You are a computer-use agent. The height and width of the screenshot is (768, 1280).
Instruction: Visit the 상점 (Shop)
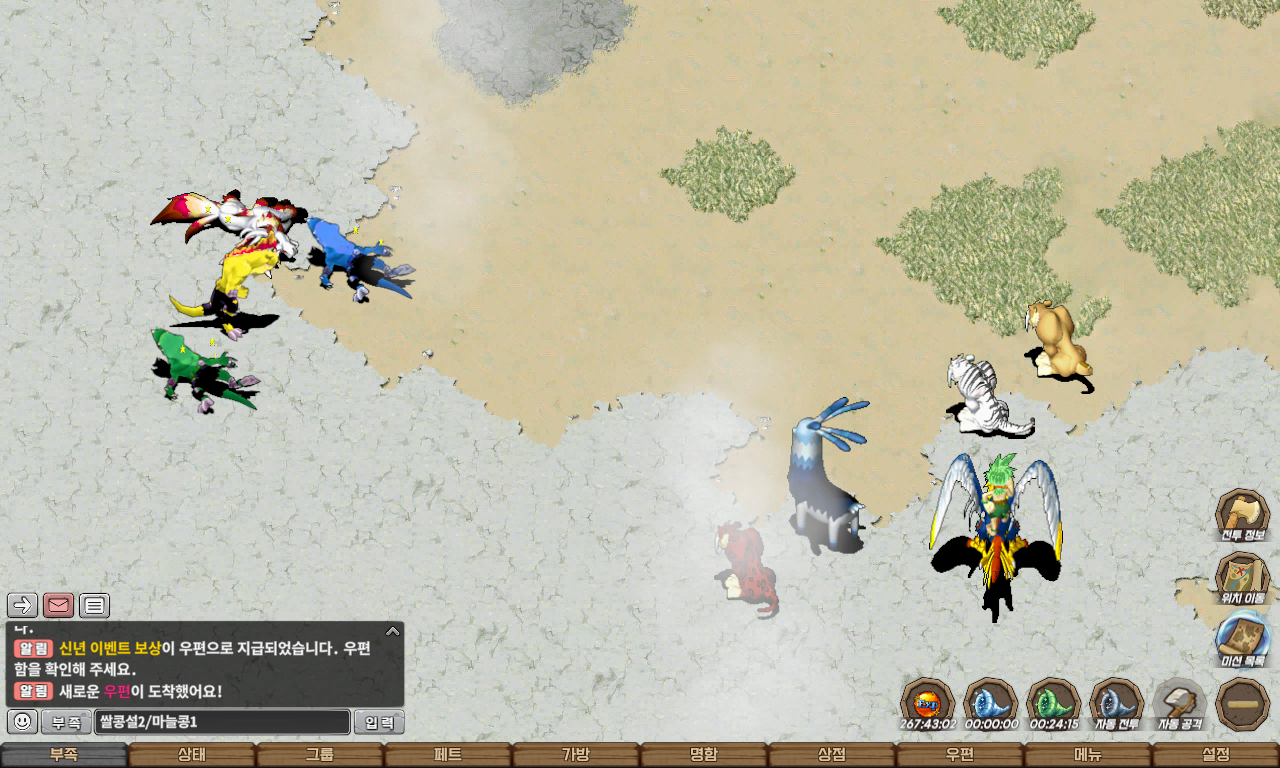(832, 755)
